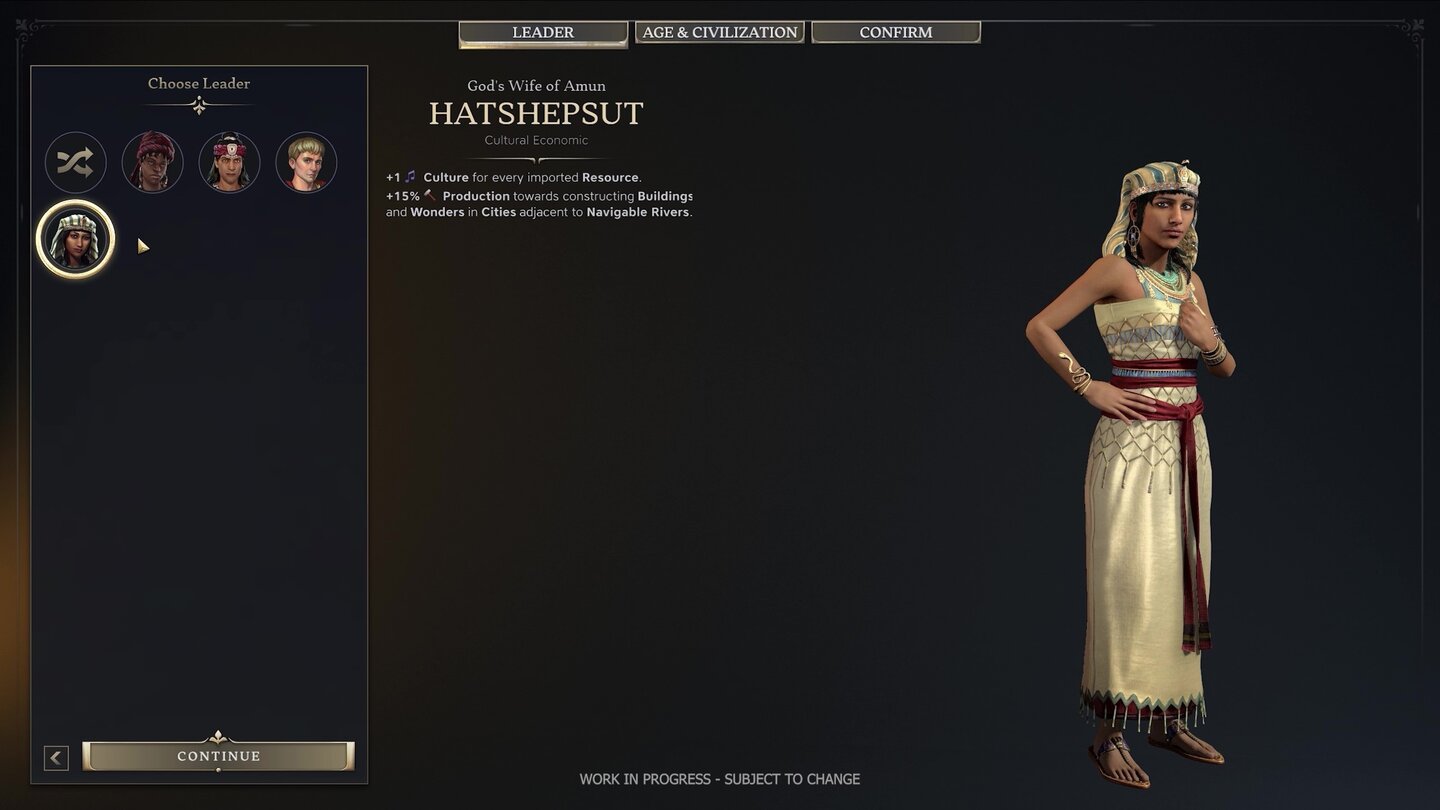This screenshot has height=810, width=1440.
Task: Click the Production hammer icon
Action: click(x=430, y=195)
